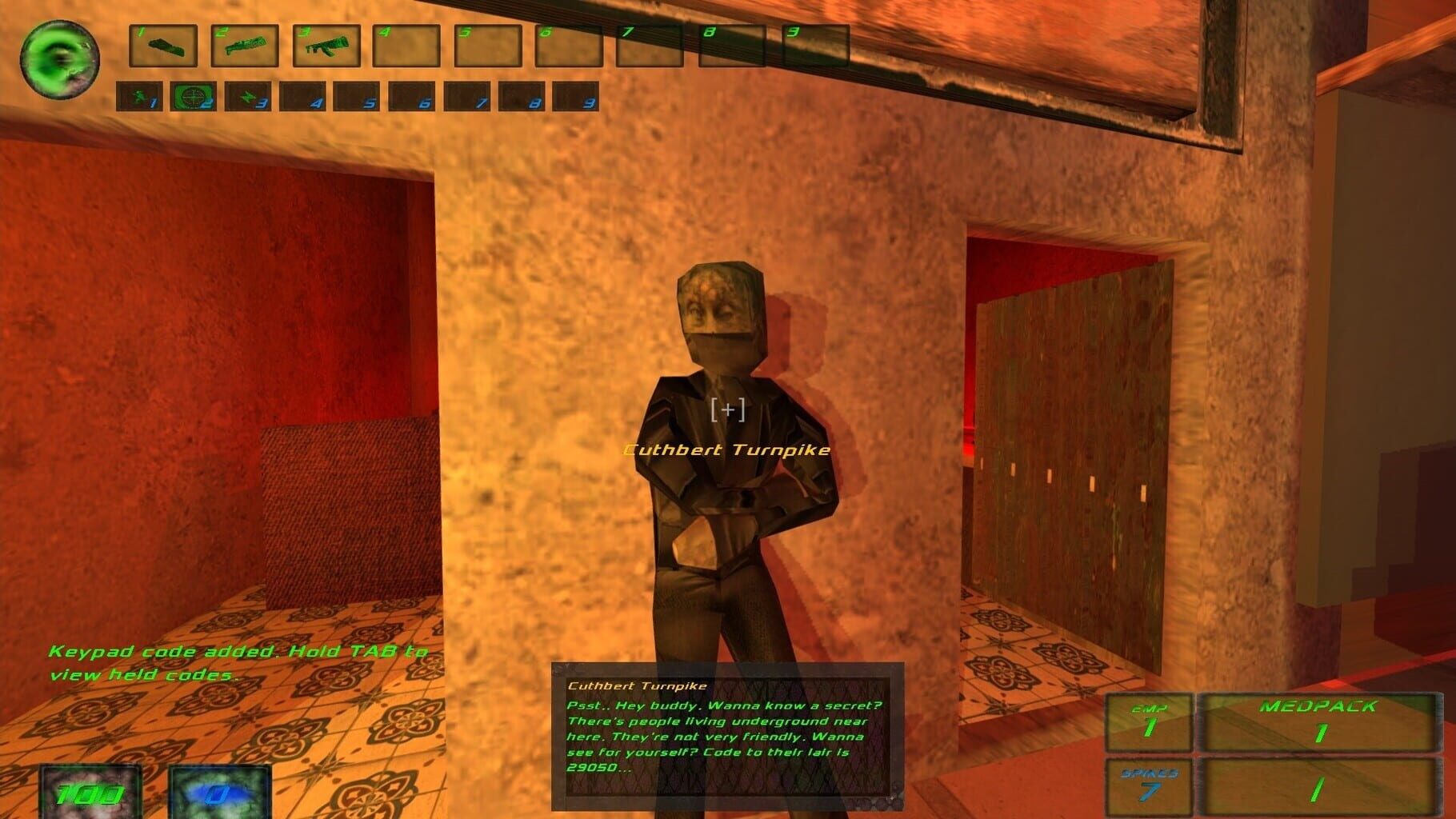
Task: Toggle empty weapon slot 4
Action: [x=406, y=45]
